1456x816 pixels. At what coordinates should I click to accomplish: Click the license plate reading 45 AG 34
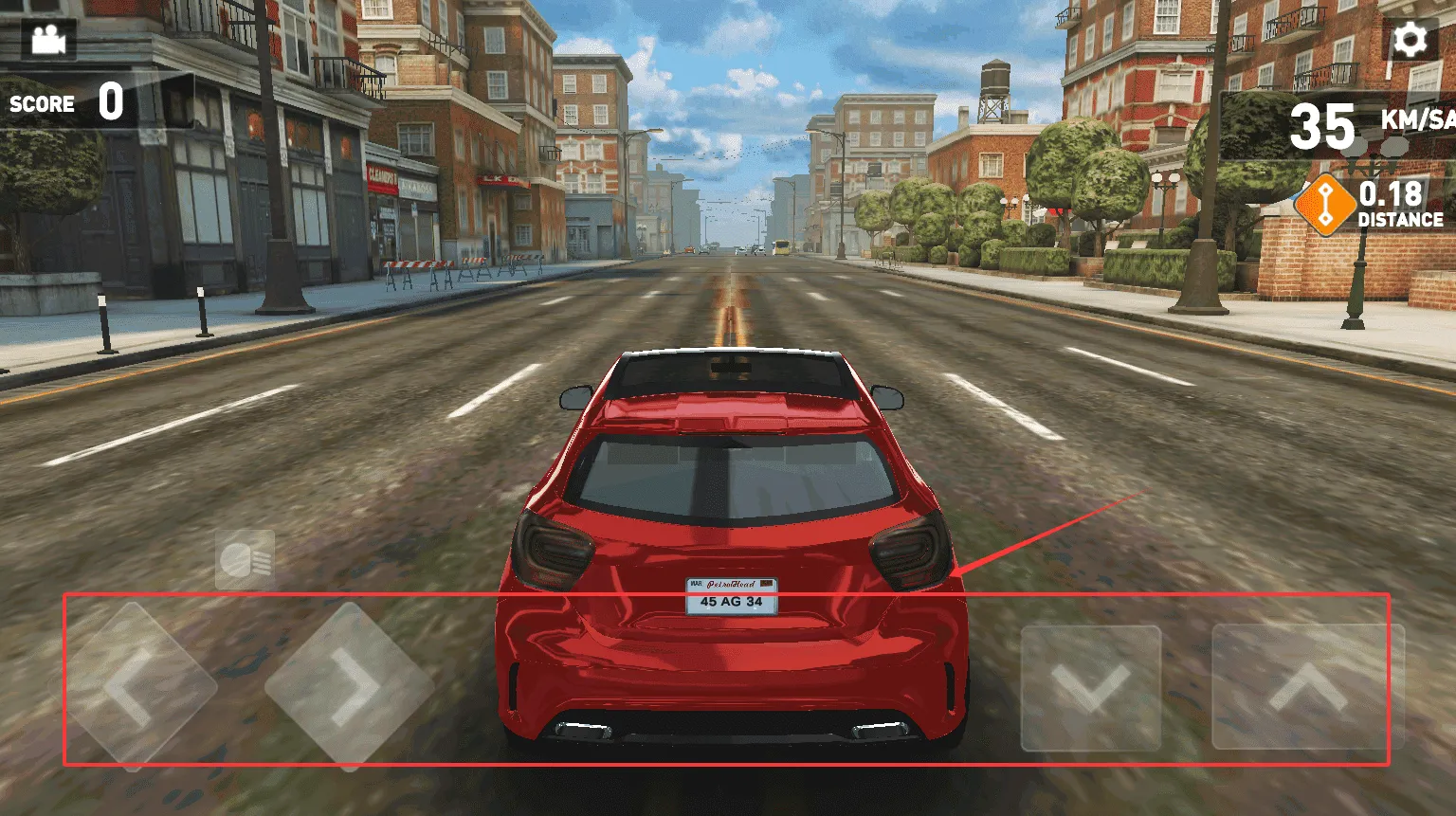729,597
